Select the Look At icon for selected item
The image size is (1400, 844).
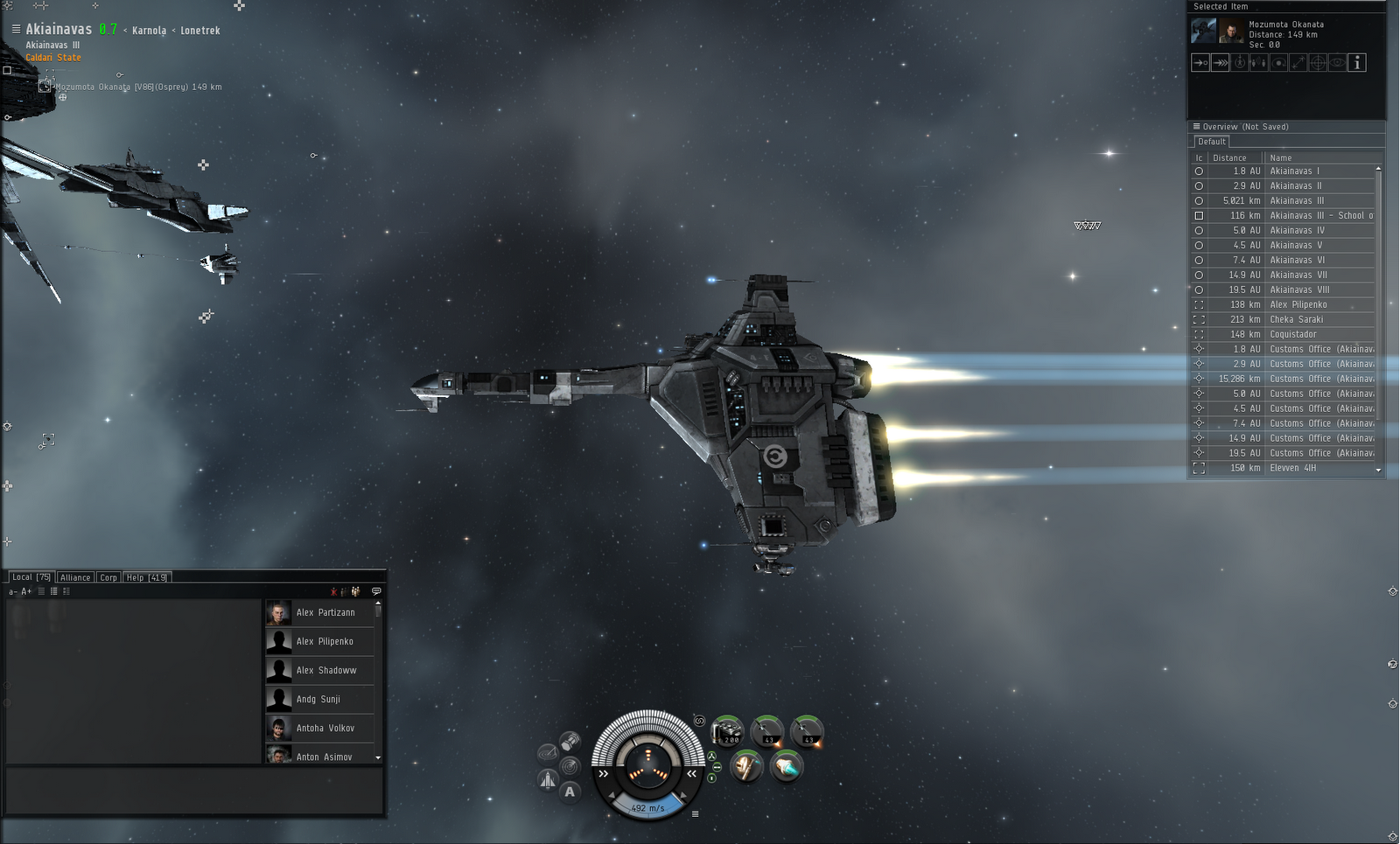coord(1336,62)
